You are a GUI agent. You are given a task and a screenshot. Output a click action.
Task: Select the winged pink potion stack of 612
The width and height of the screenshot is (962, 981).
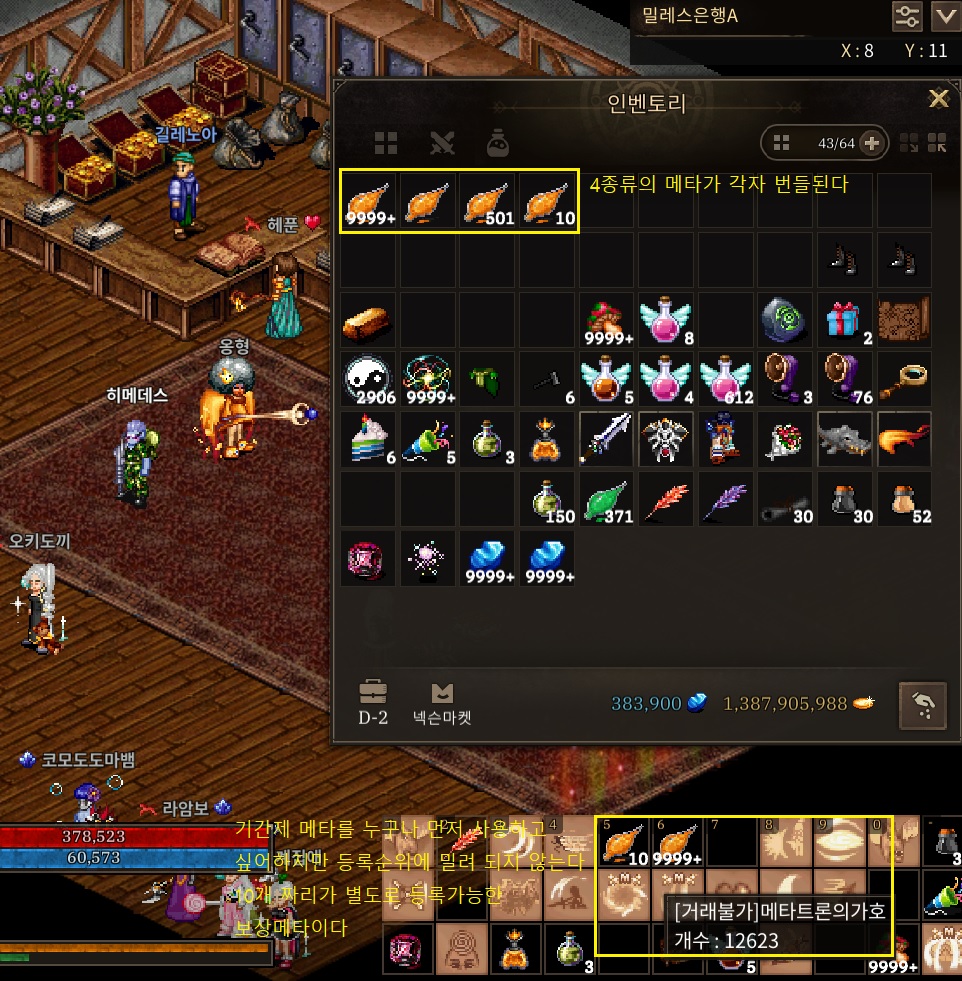pyautogui.click(x=727, y=379)
